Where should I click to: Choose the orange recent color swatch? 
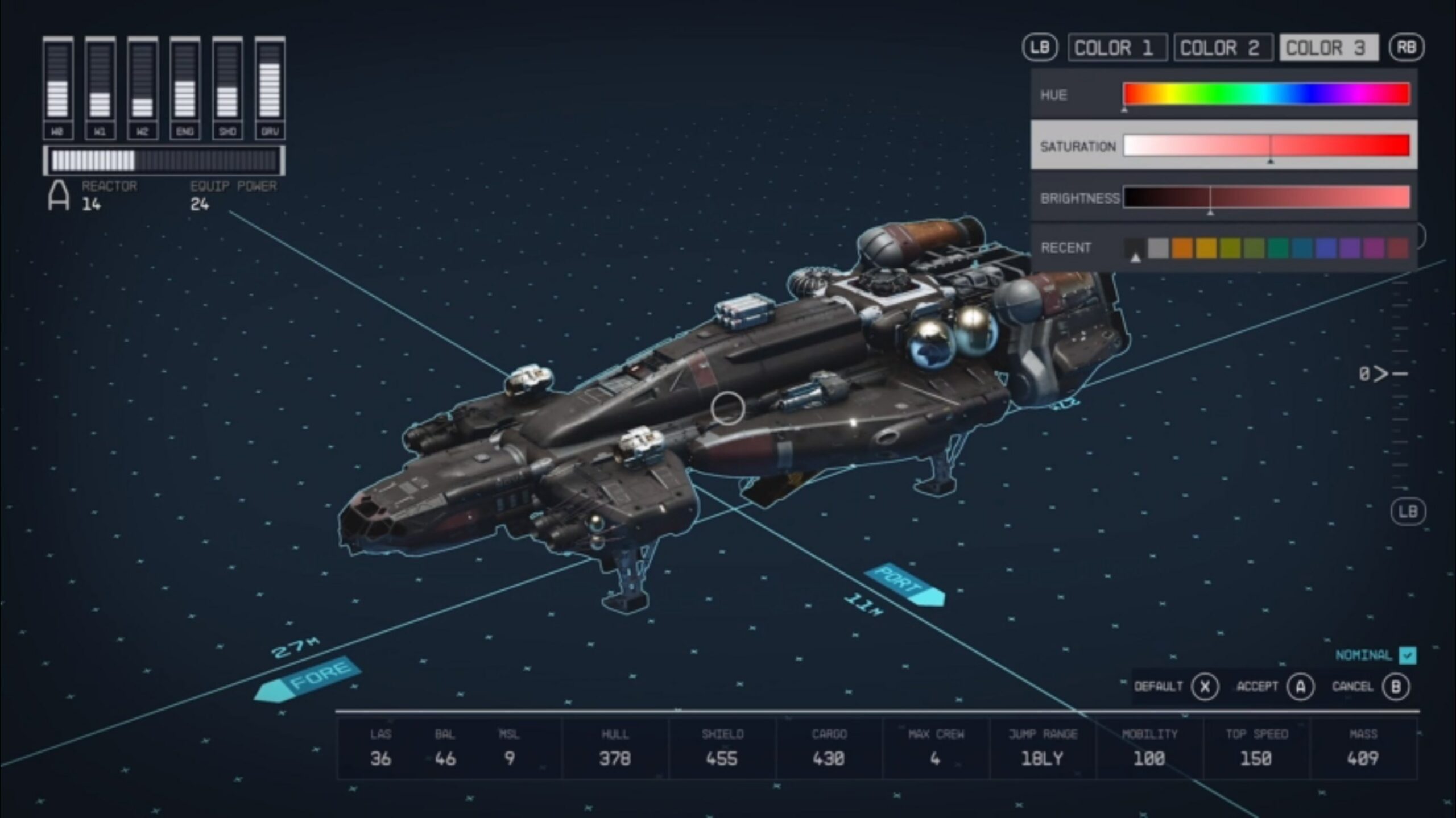tap(1182, 248)
